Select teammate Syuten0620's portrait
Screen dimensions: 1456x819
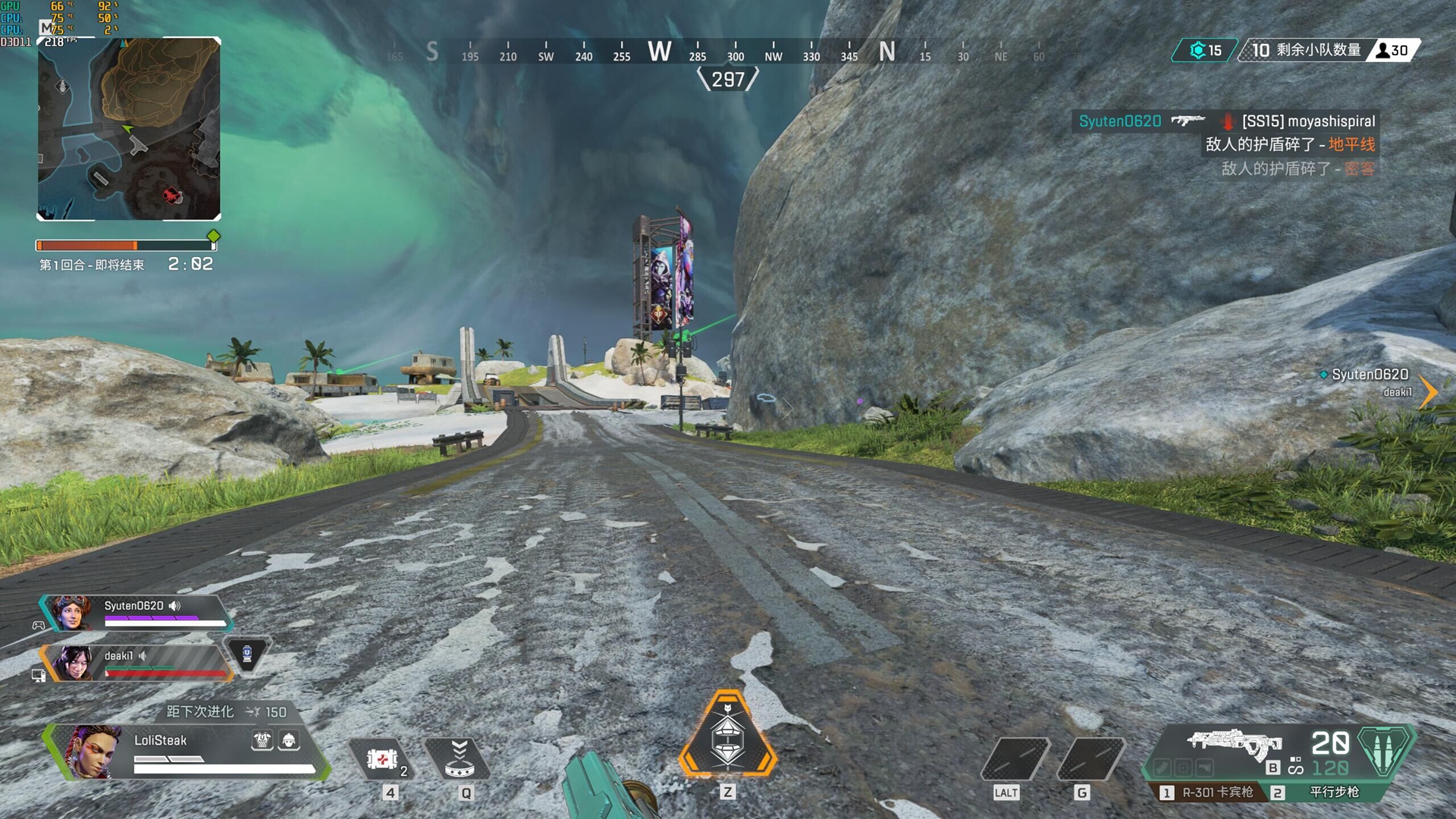tap(71, 613)
